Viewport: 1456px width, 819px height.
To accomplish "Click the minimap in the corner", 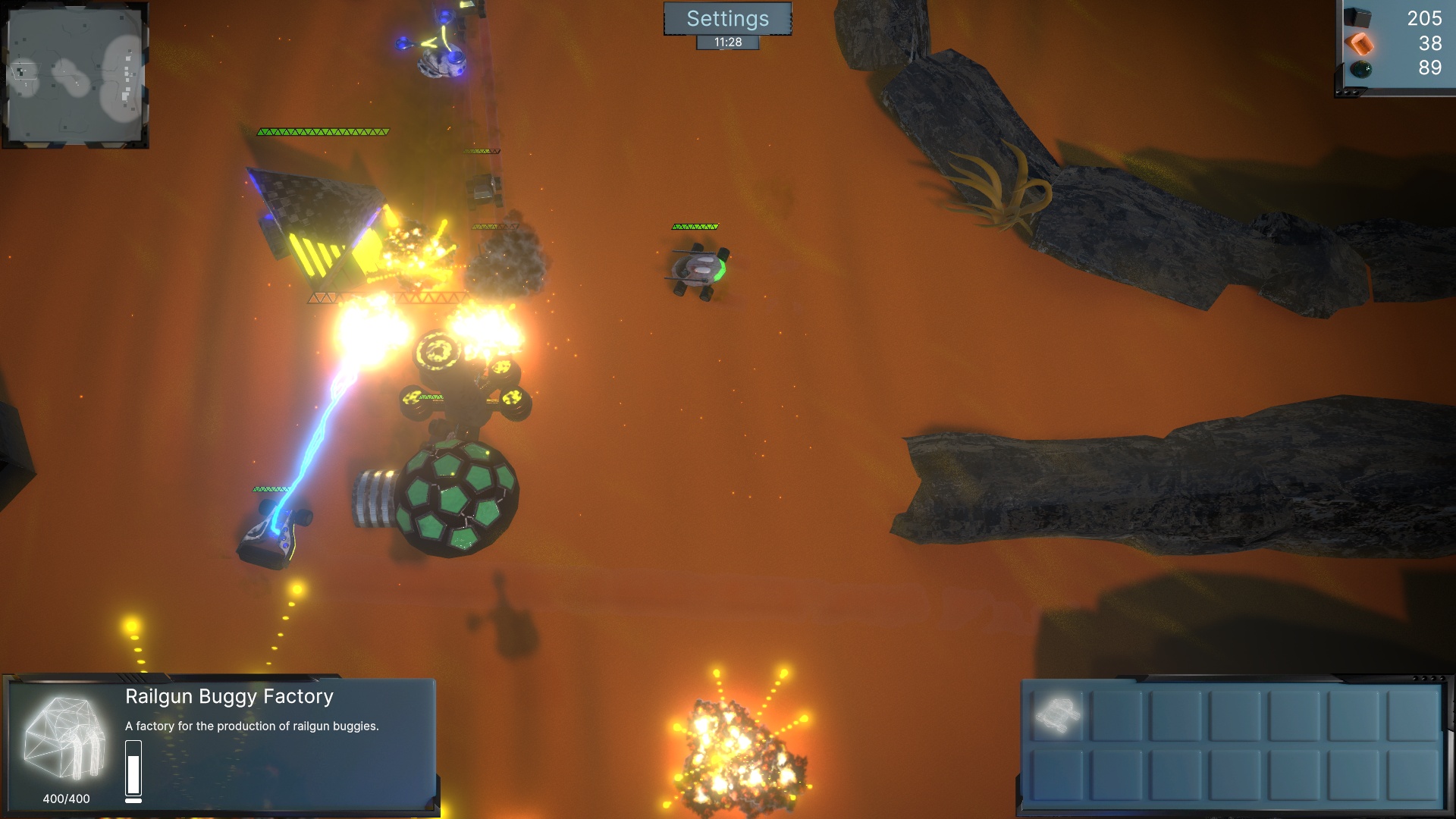I will coord(75,75).
